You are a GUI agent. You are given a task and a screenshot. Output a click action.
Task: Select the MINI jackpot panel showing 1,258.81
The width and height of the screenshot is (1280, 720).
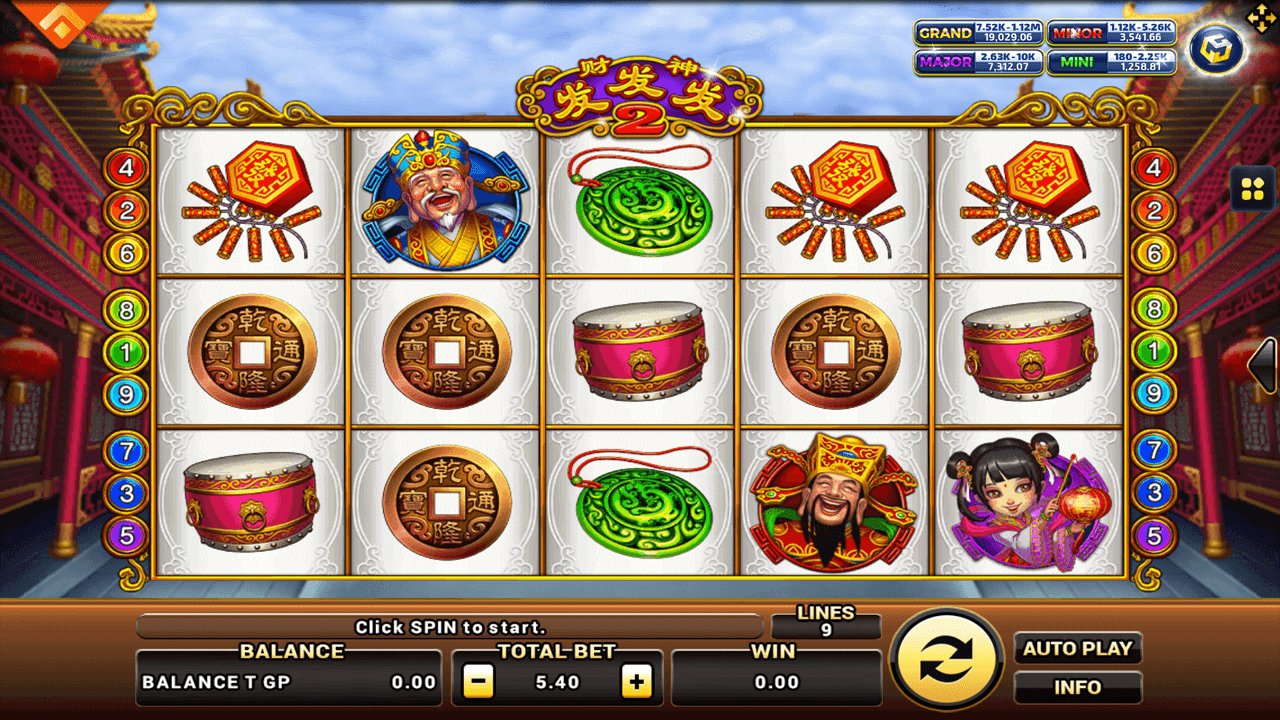point(1112,61)
